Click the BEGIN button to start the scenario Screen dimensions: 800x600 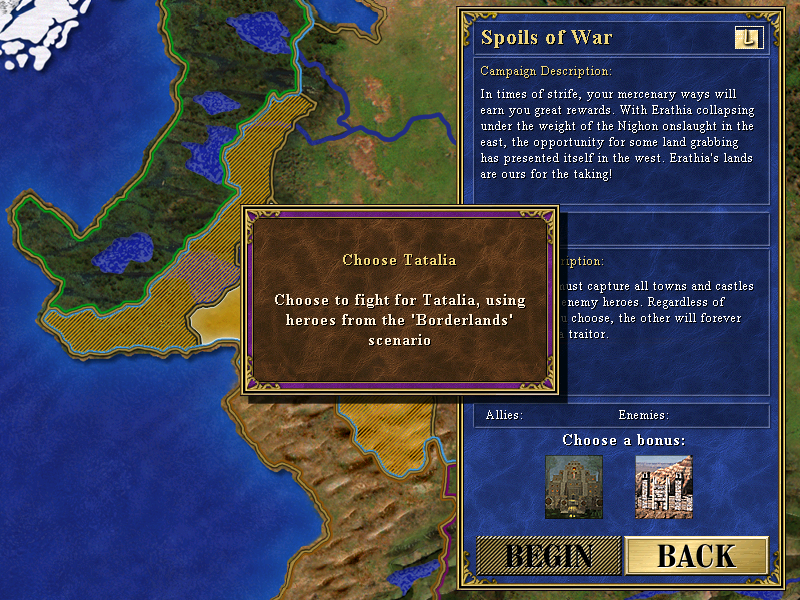coord(547,556)
